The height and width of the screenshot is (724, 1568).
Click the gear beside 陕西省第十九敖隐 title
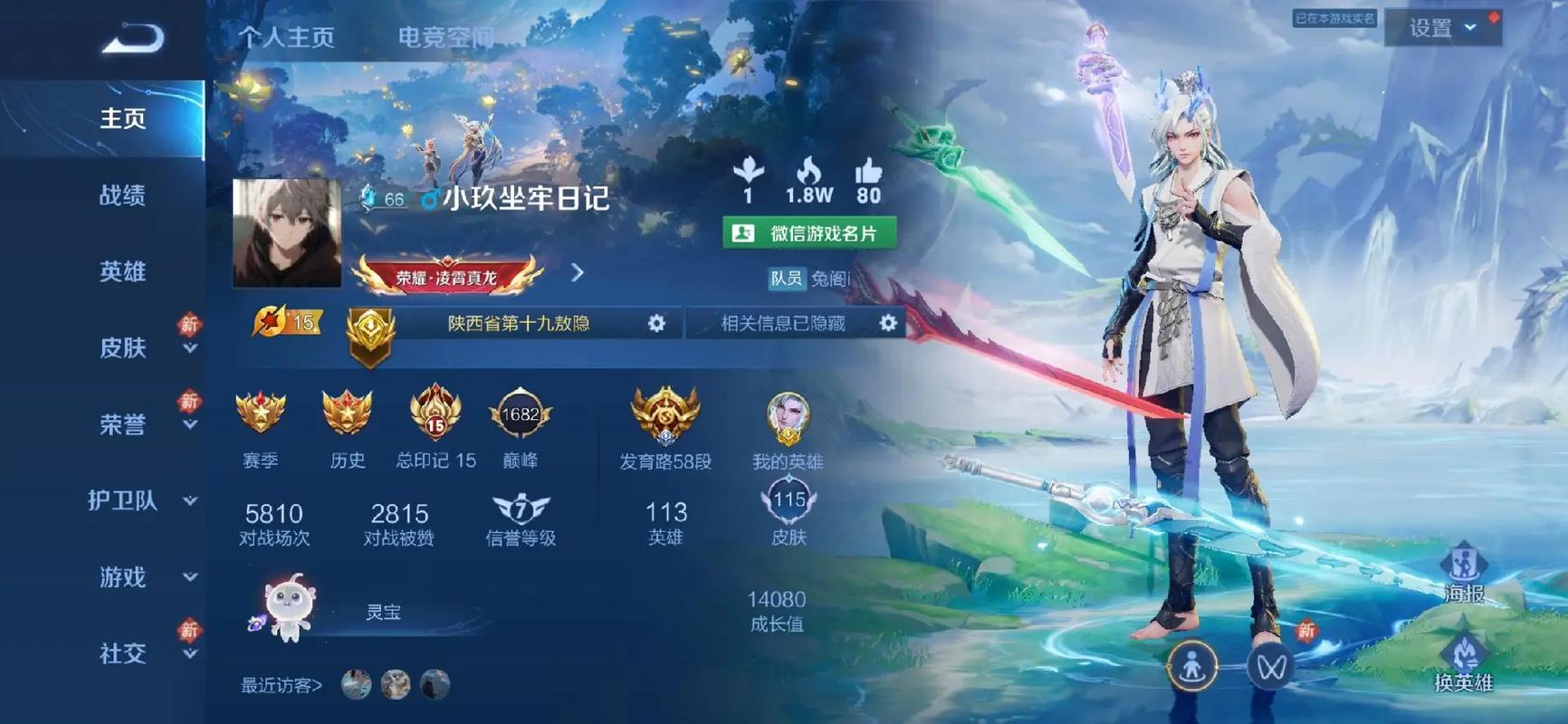click(658, 323)
